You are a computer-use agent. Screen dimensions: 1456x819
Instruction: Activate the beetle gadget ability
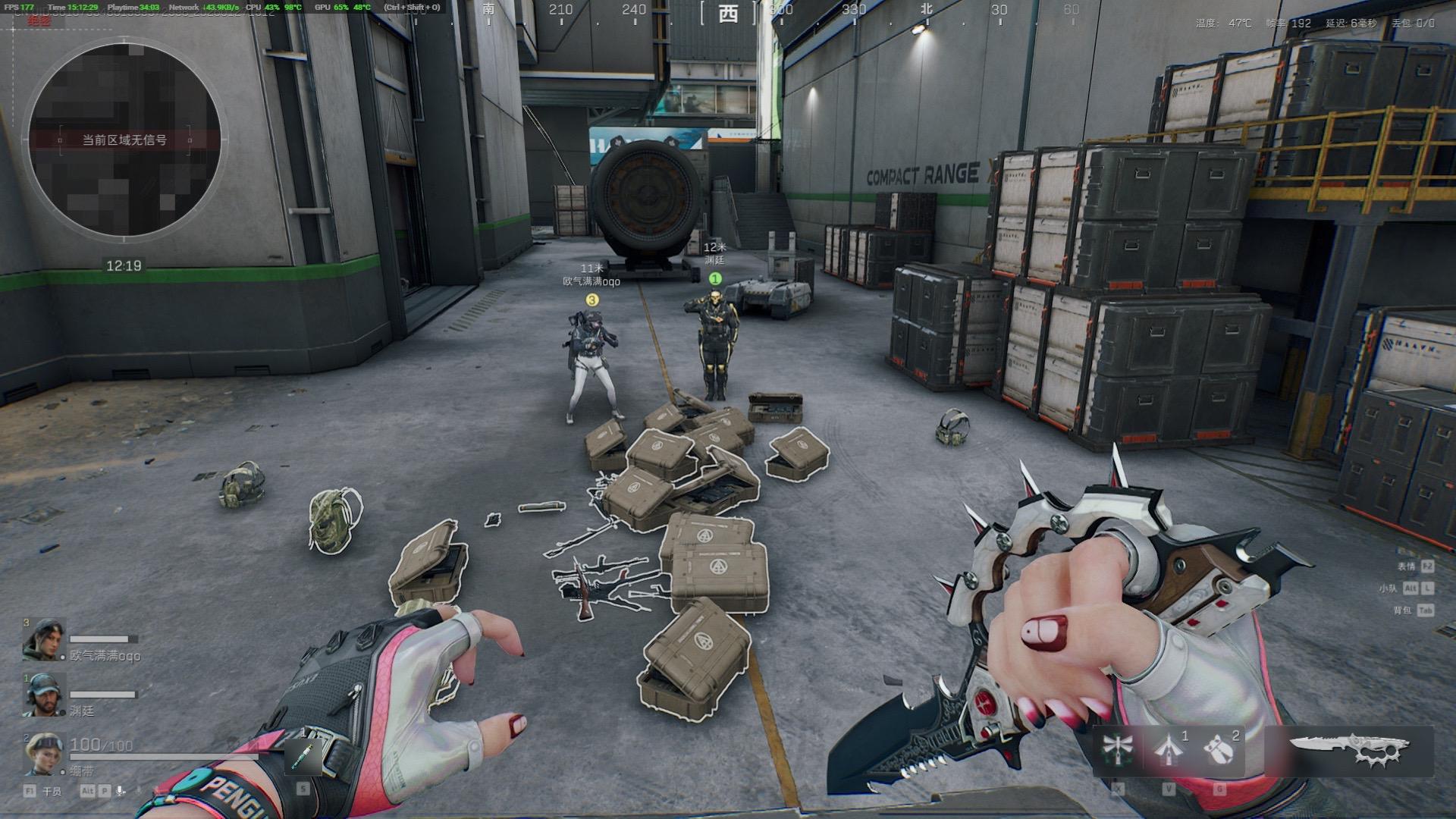(x=1218, y=748)
